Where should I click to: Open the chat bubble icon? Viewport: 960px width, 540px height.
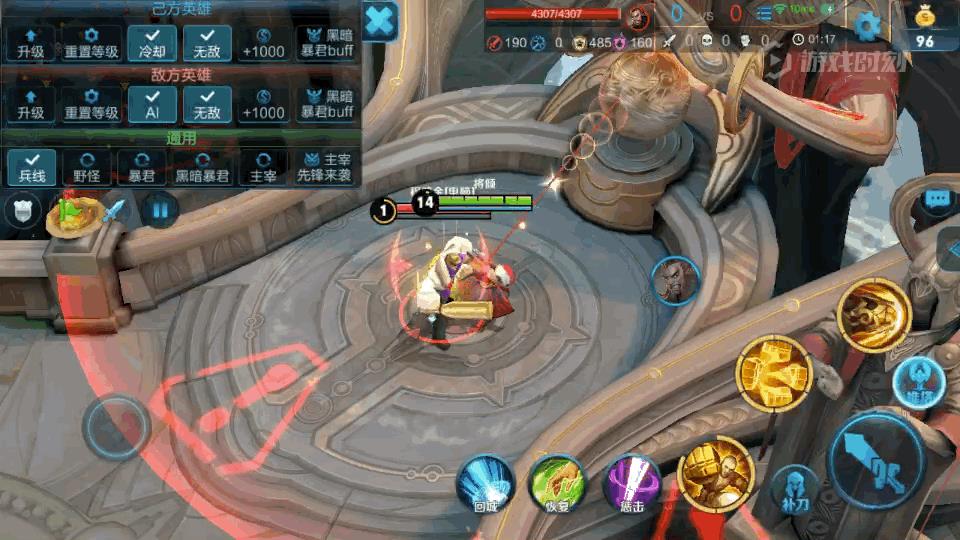pos(937,199)
